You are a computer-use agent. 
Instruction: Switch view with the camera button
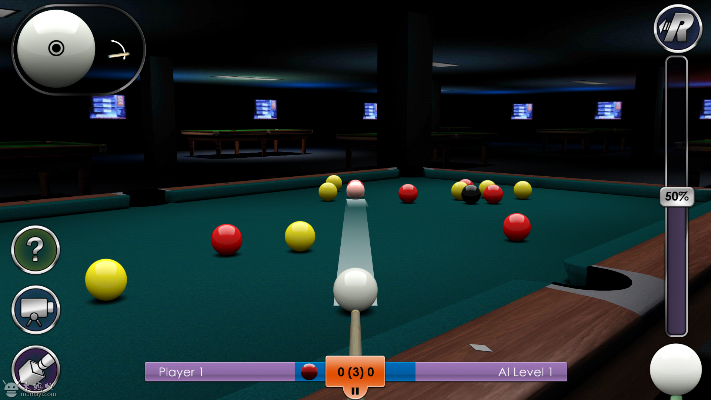[x=35, y=310]
